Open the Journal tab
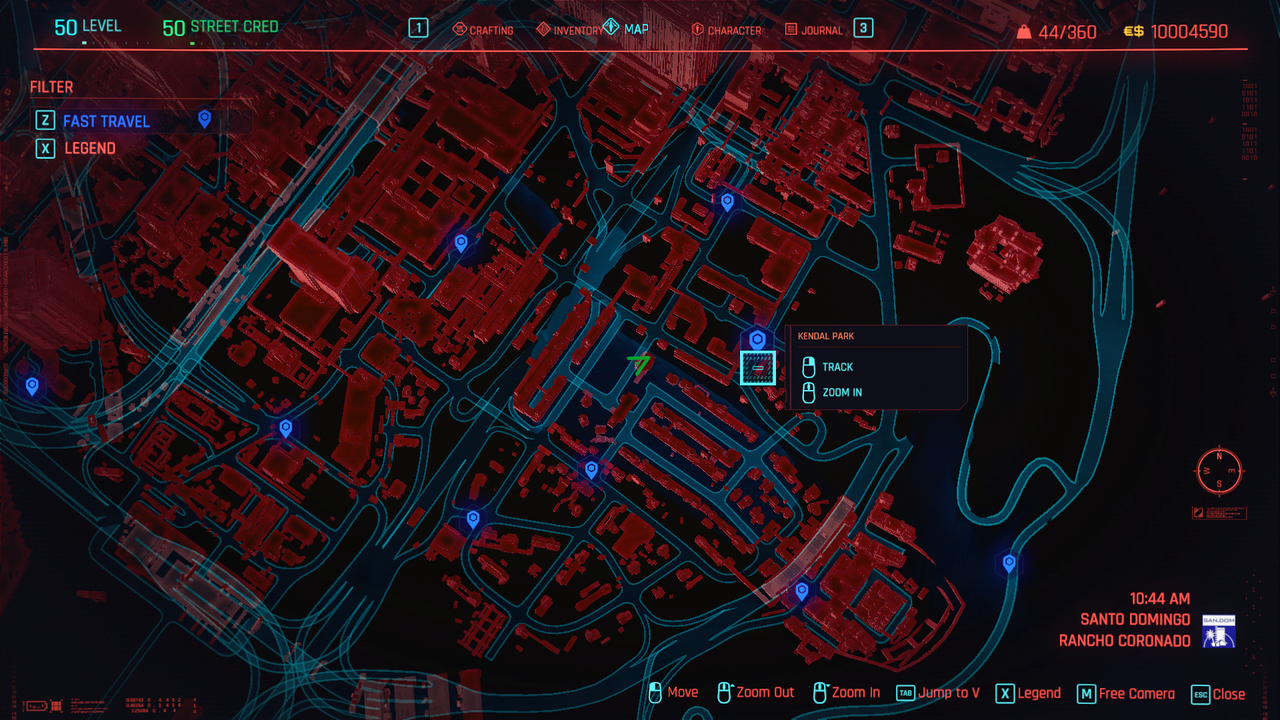 (x=814, y=30)
